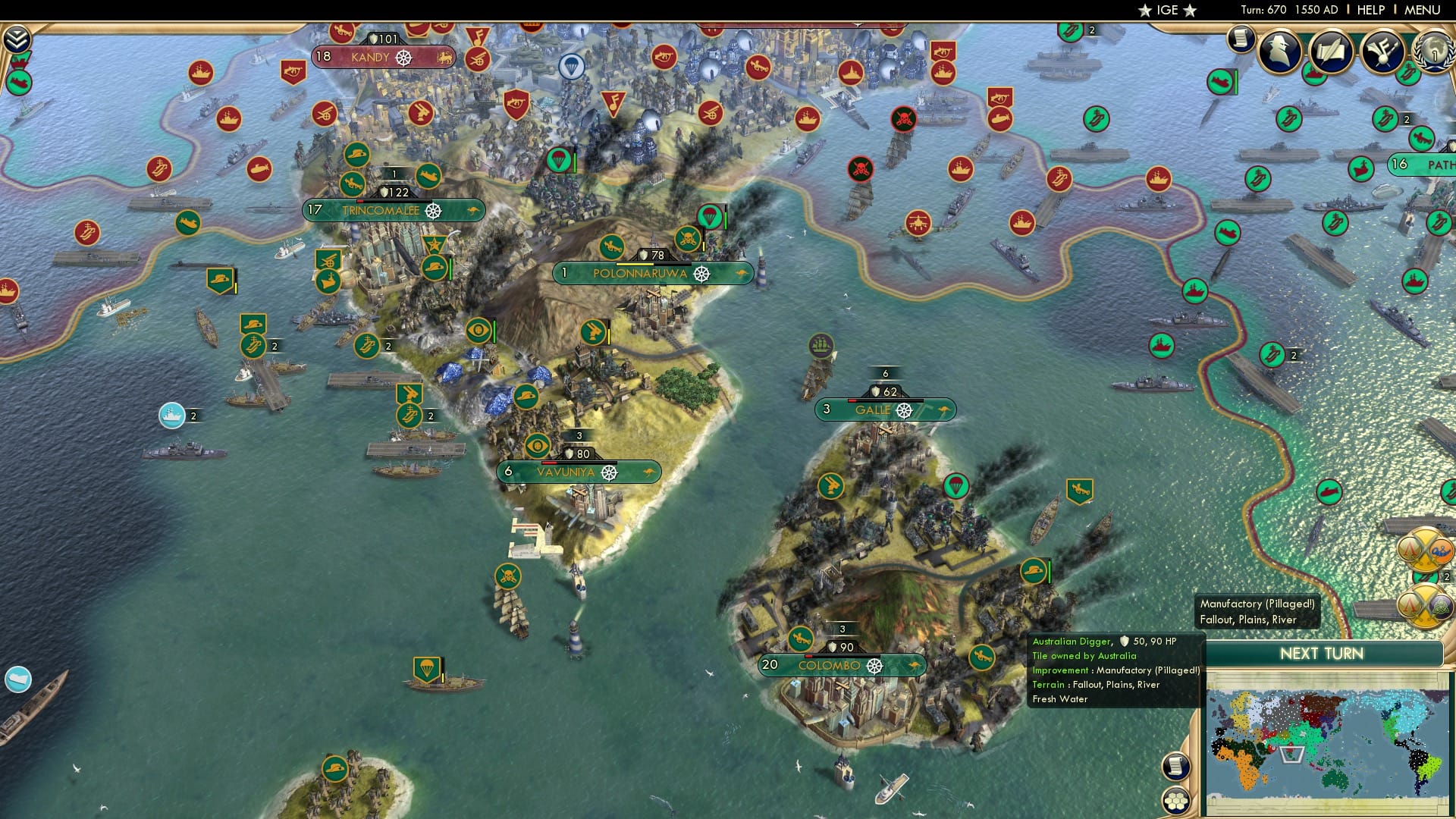1456x819 pixels.
Task: Open the Social Policies scroll-and-quill icon
Action: coord(1330,51)
